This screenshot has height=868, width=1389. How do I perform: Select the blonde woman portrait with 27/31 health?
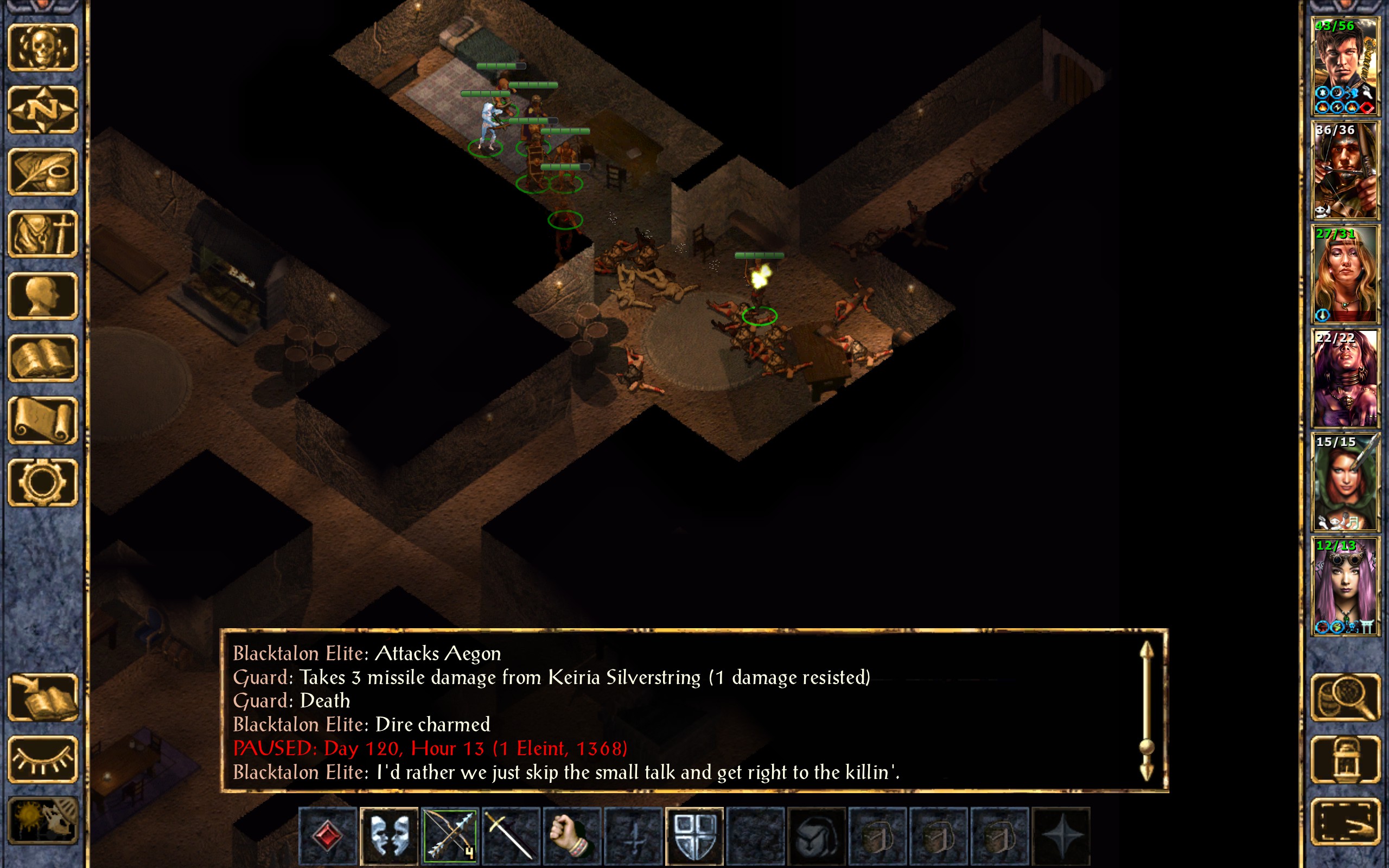(1345, 275)
